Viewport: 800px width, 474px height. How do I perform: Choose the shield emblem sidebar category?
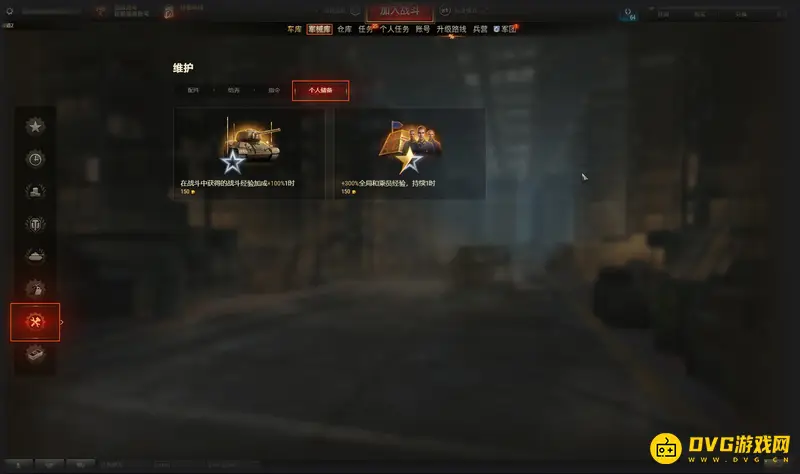pos(35,223)
